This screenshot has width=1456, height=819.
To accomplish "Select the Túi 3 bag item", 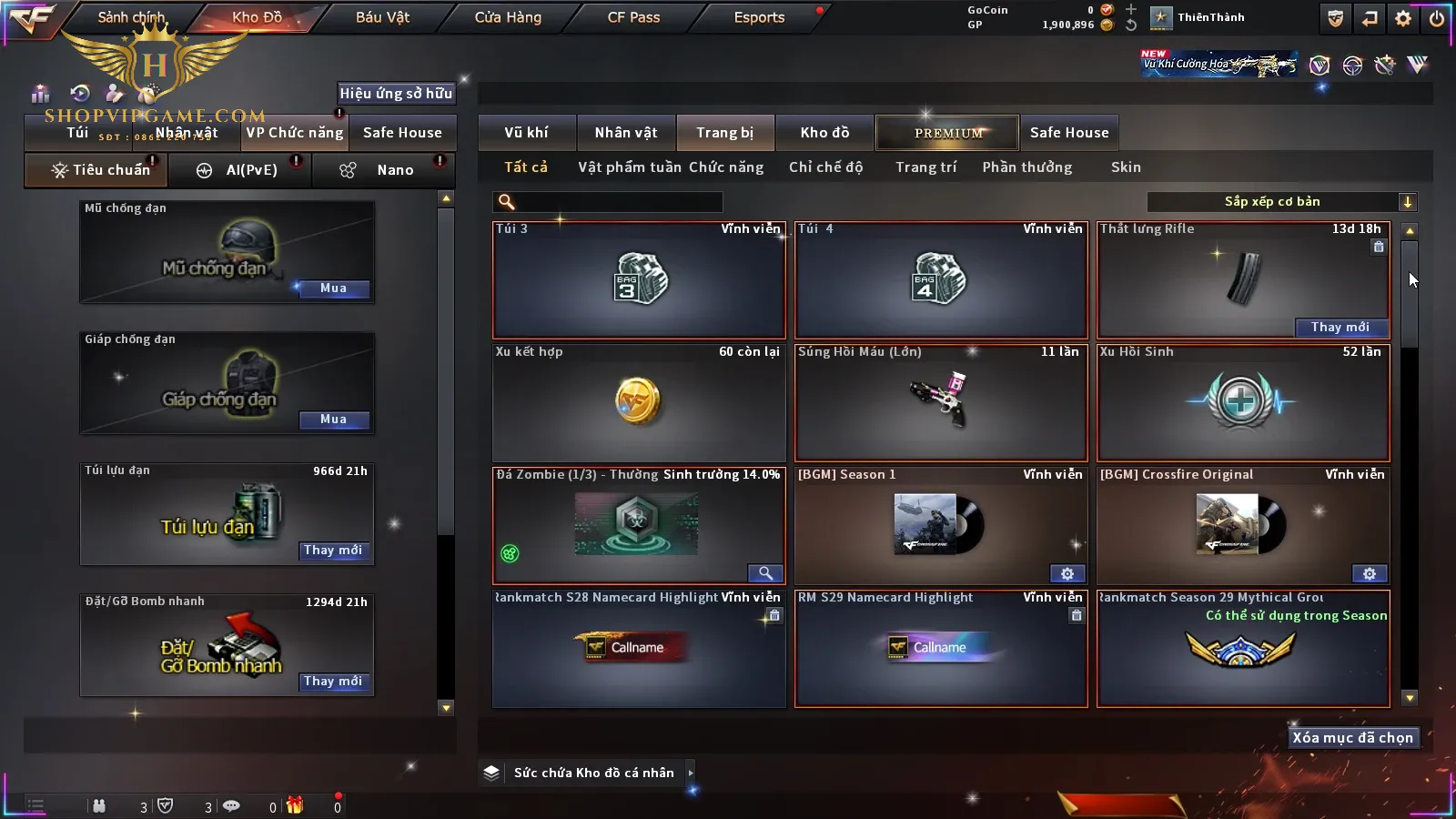I will click(x=639, y=280).
